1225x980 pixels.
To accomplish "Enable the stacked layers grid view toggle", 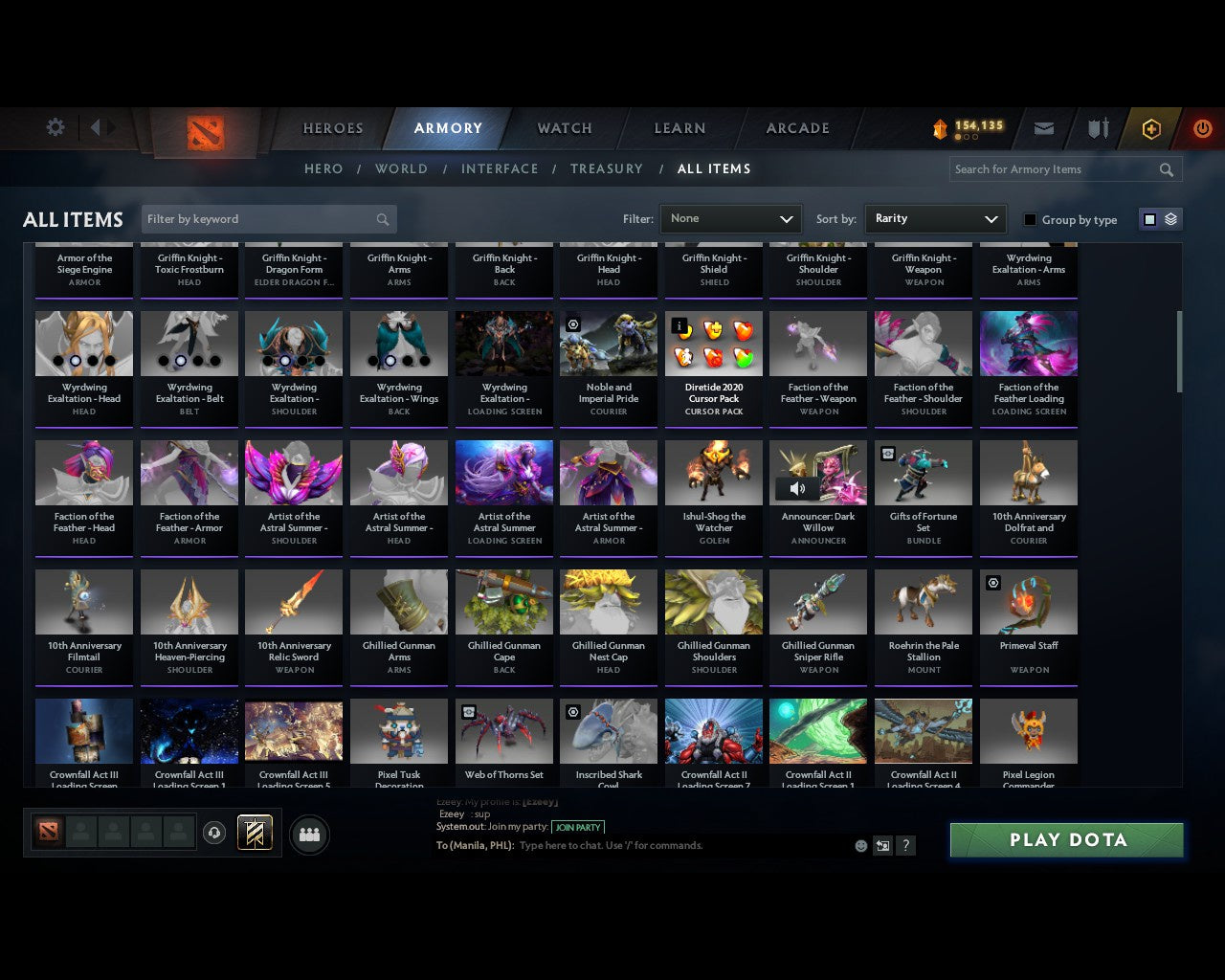I will (1169, 218).
